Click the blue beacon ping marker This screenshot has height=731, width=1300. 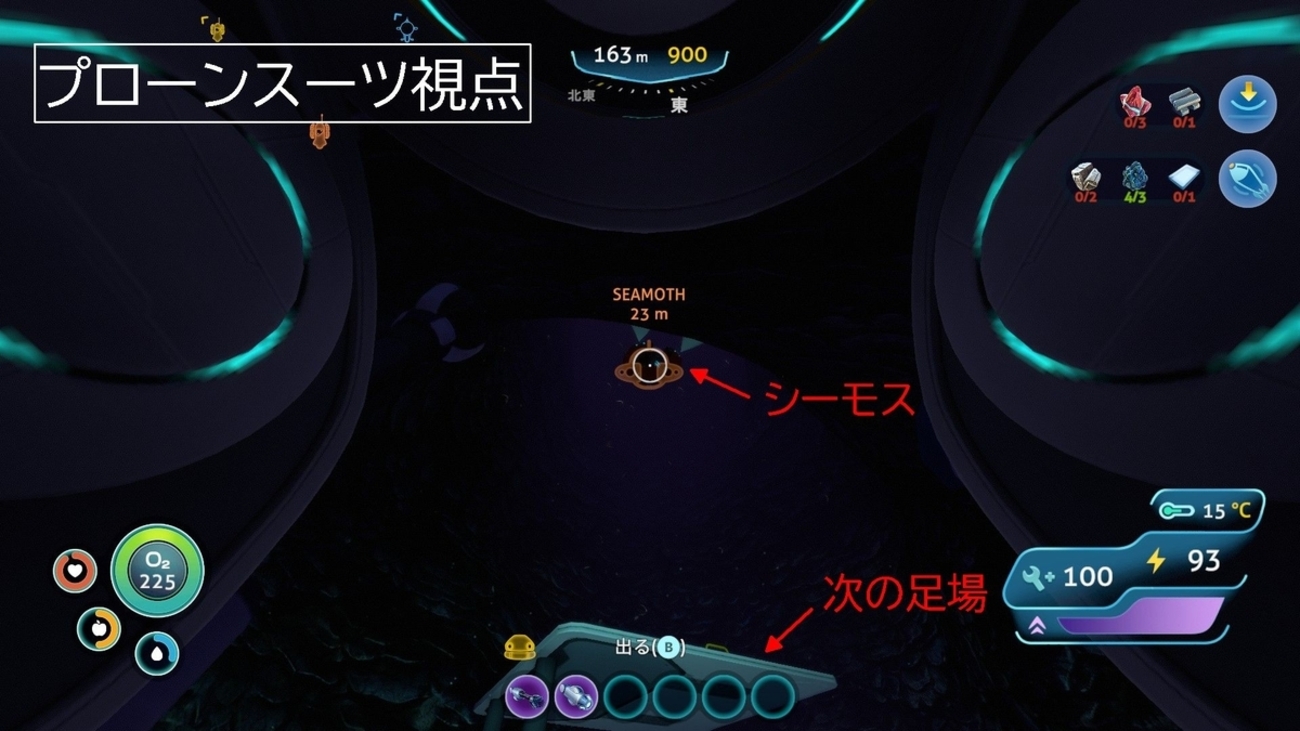point(405,28)
